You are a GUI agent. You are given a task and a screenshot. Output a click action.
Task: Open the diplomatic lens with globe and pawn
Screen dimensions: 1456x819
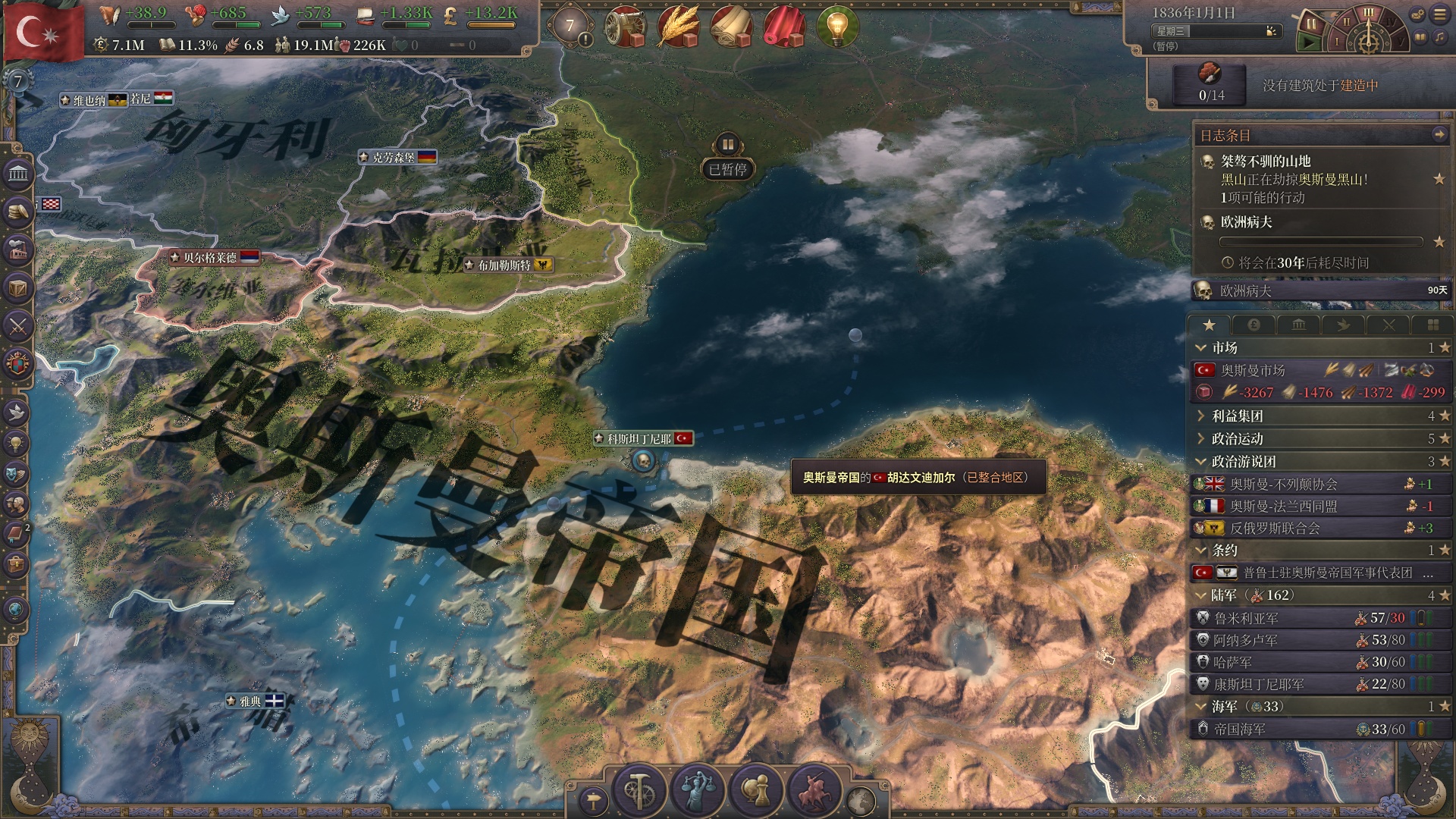(x=755, y=789)
